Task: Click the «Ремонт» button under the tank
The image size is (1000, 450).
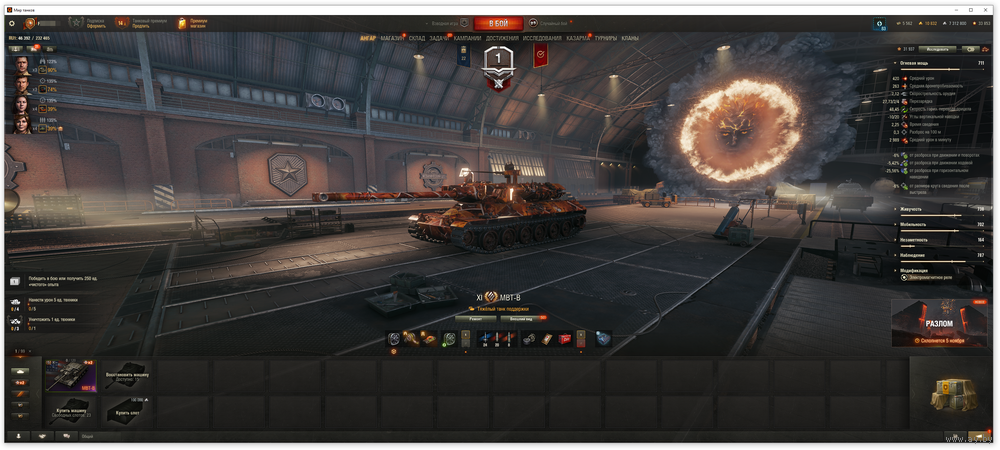Action: click(x=476, y=319)
